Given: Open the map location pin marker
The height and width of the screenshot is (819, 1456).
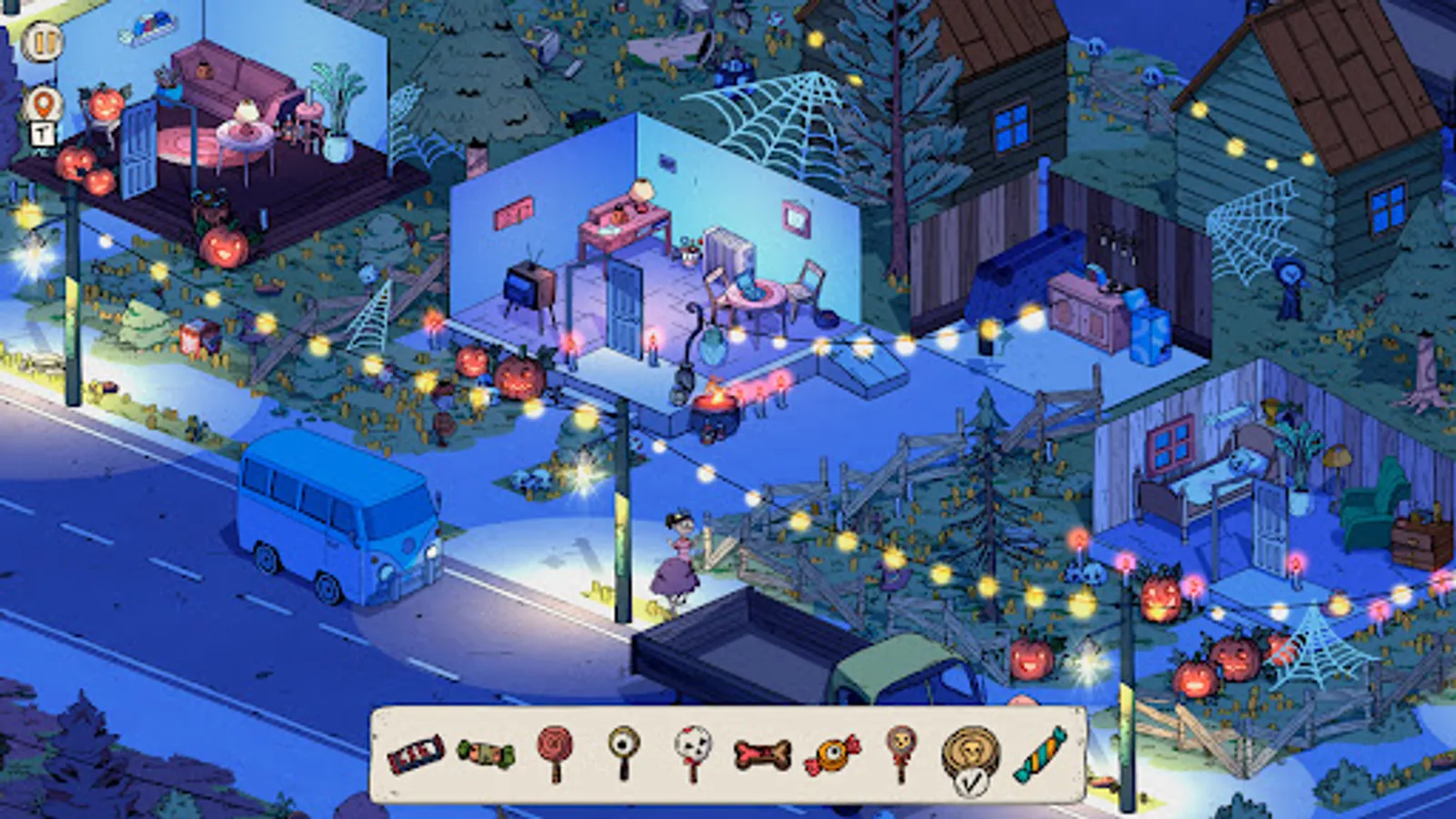Looking at the screenshot, I should click(x=44, y=102).
